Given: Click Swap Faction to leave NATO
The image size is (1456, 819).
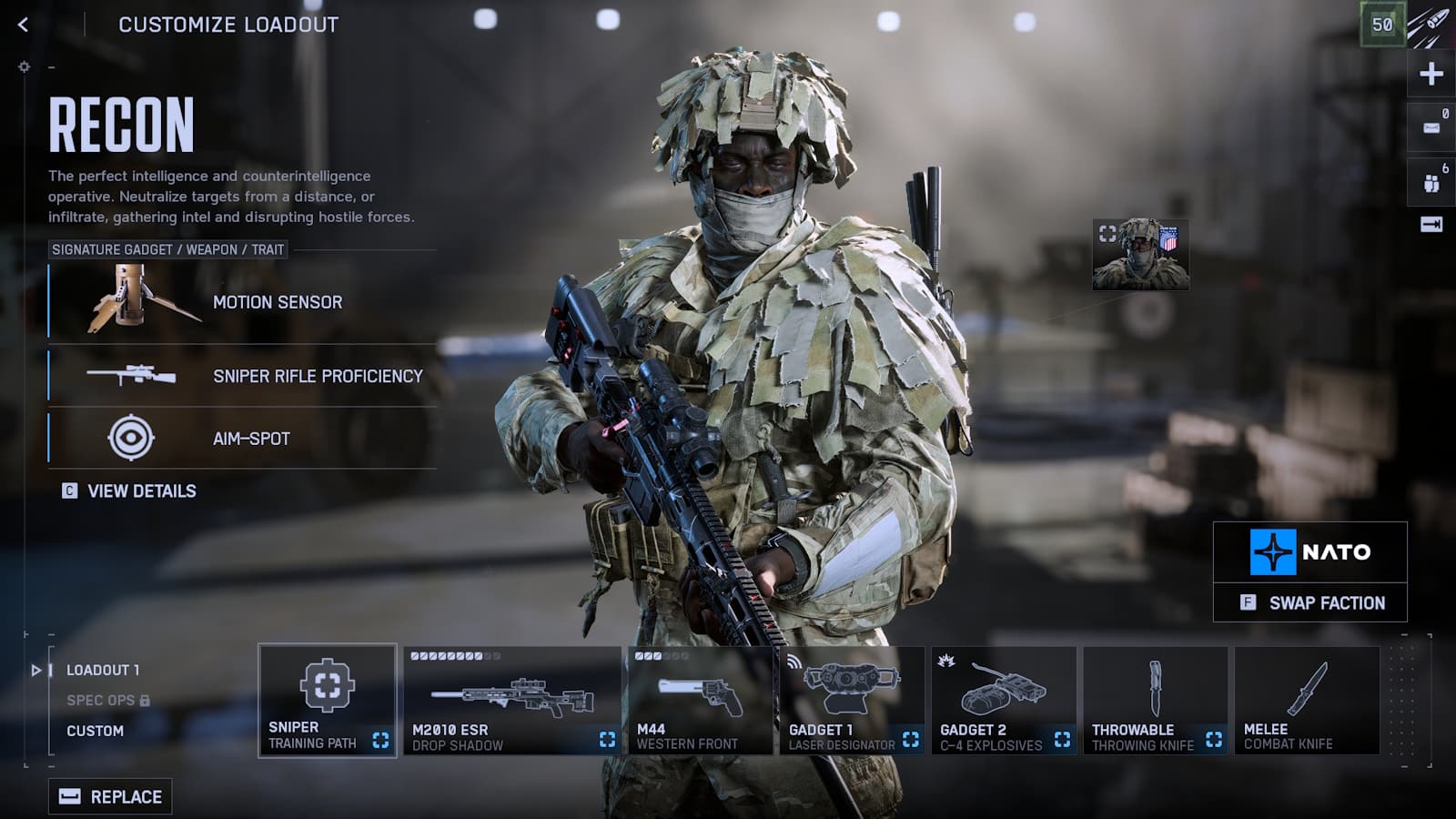Looking at the screenshot, I should tap(1311, 602).
